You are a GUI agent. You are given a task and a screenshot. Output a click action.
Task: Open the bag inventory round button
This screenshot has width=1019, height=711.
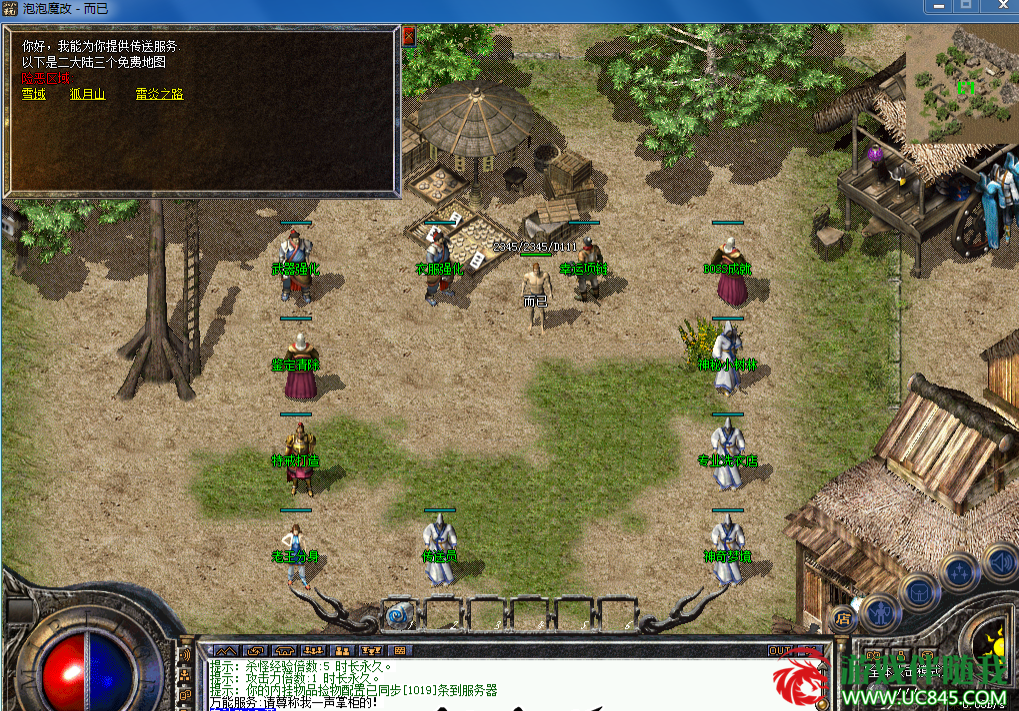[919, 591]
